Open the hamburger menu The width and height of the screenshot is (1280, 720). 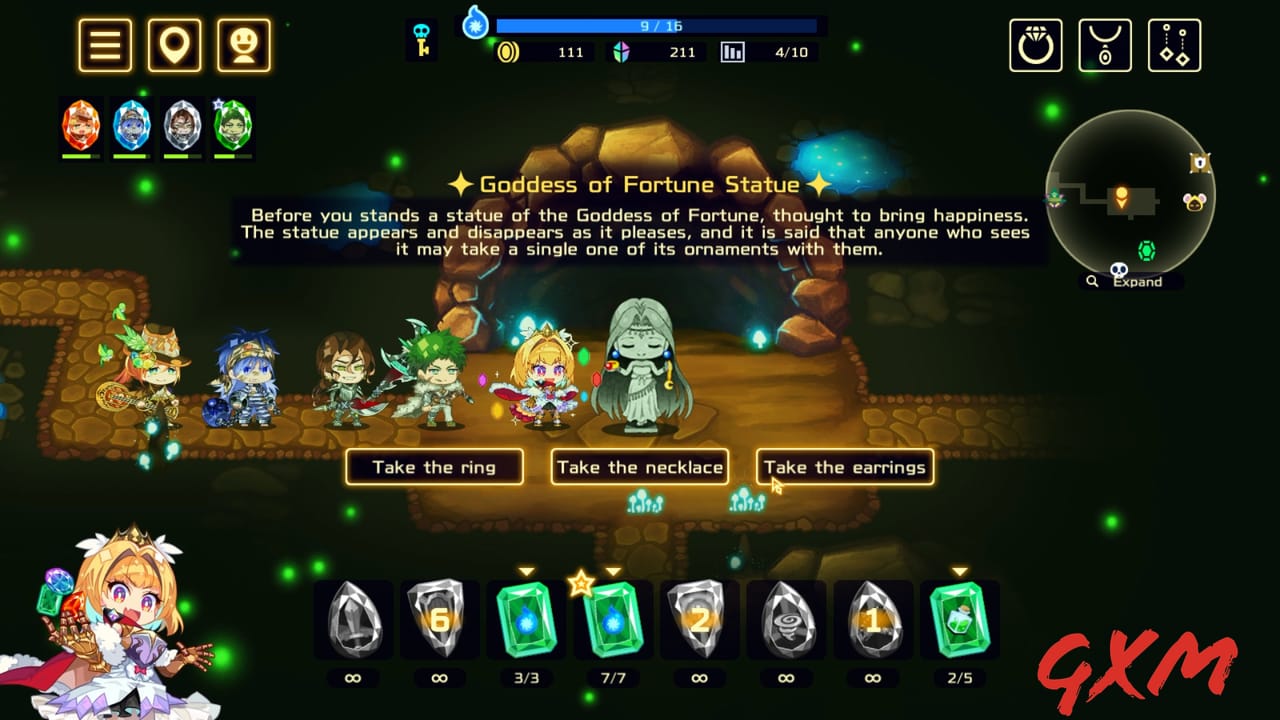click(104, 44)
